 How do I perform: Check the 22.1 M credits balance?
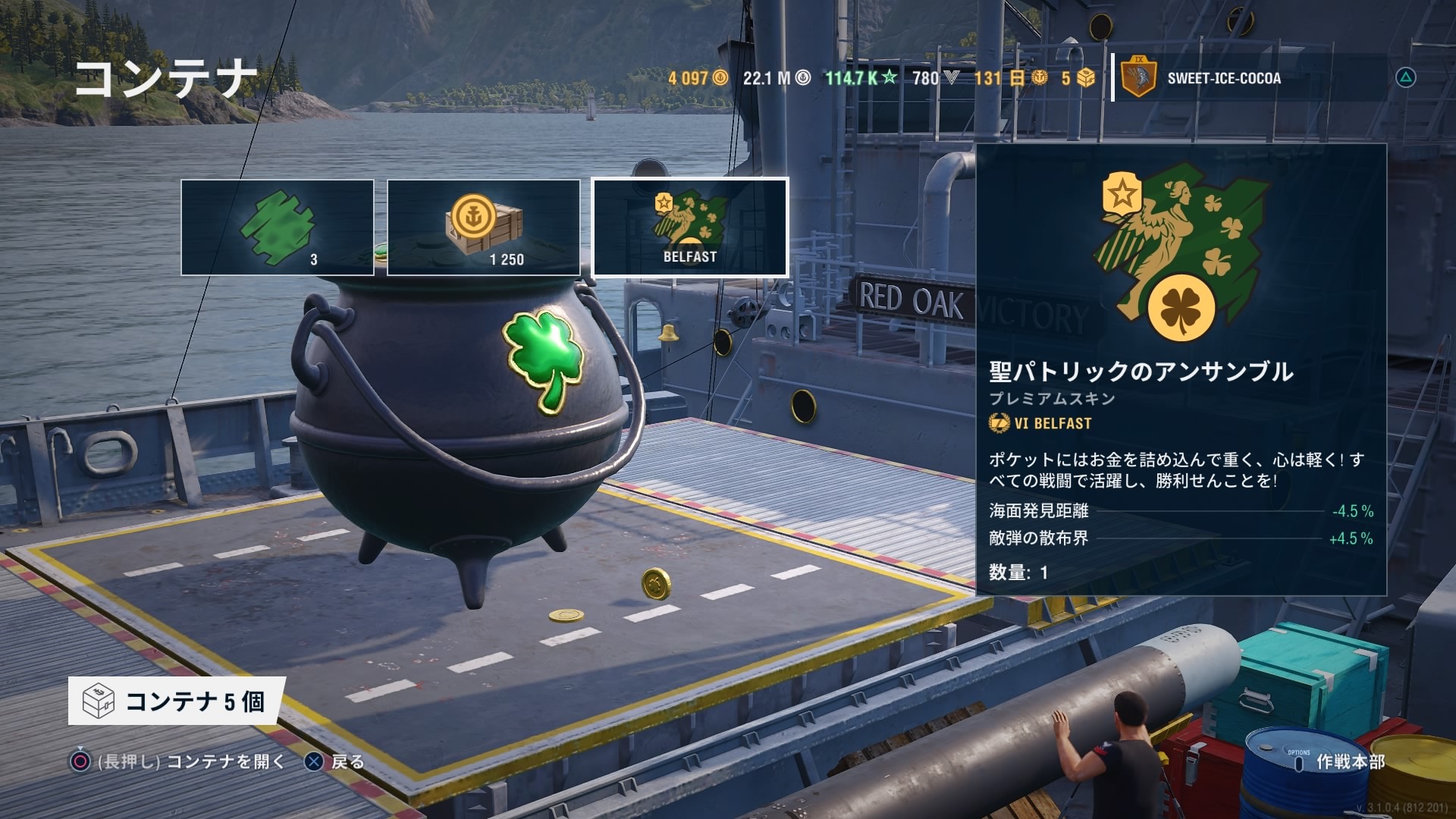(x=777, y=78)
